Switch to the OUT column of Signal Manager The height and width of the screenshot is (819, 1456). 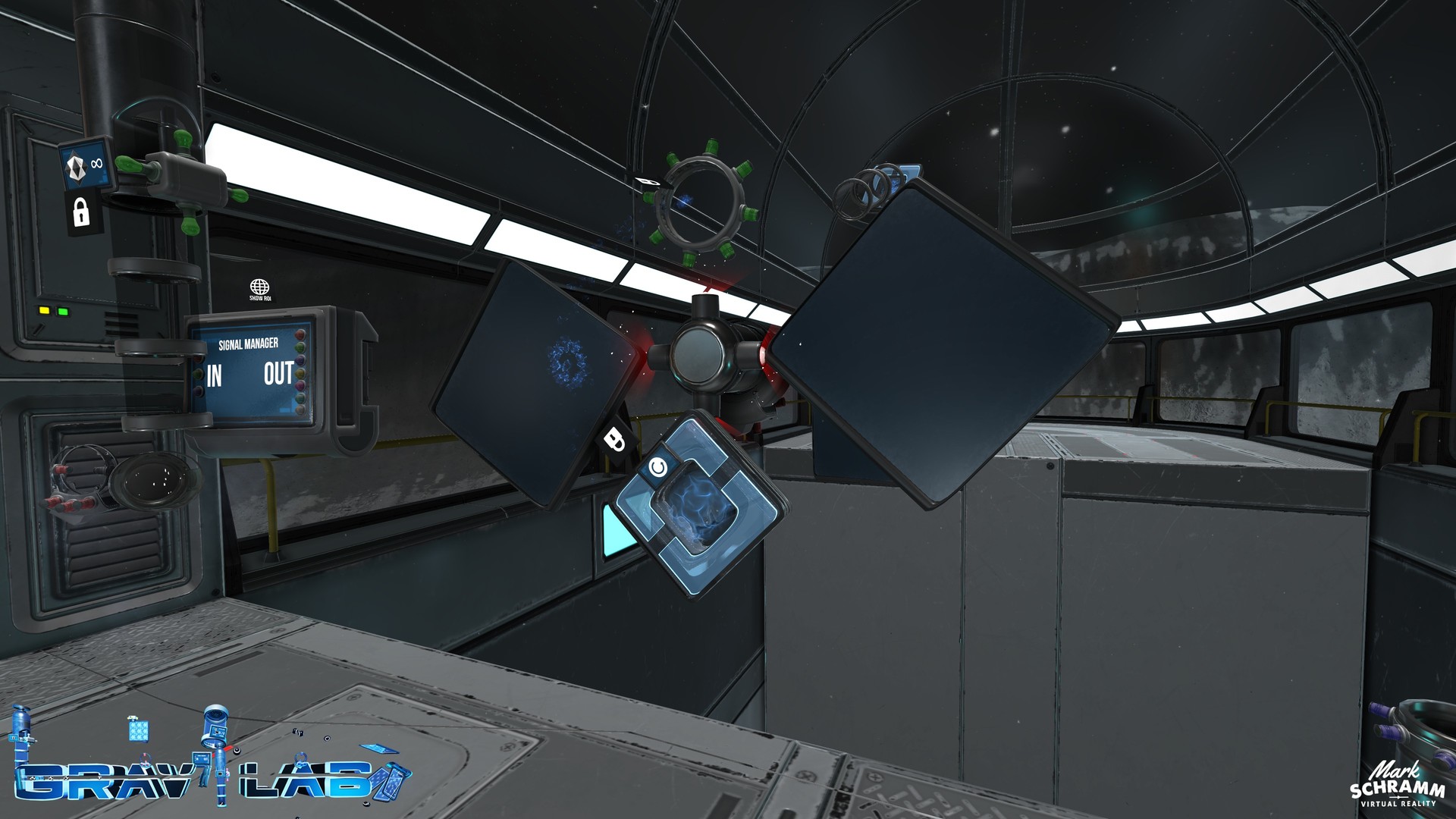click(279, 373)
